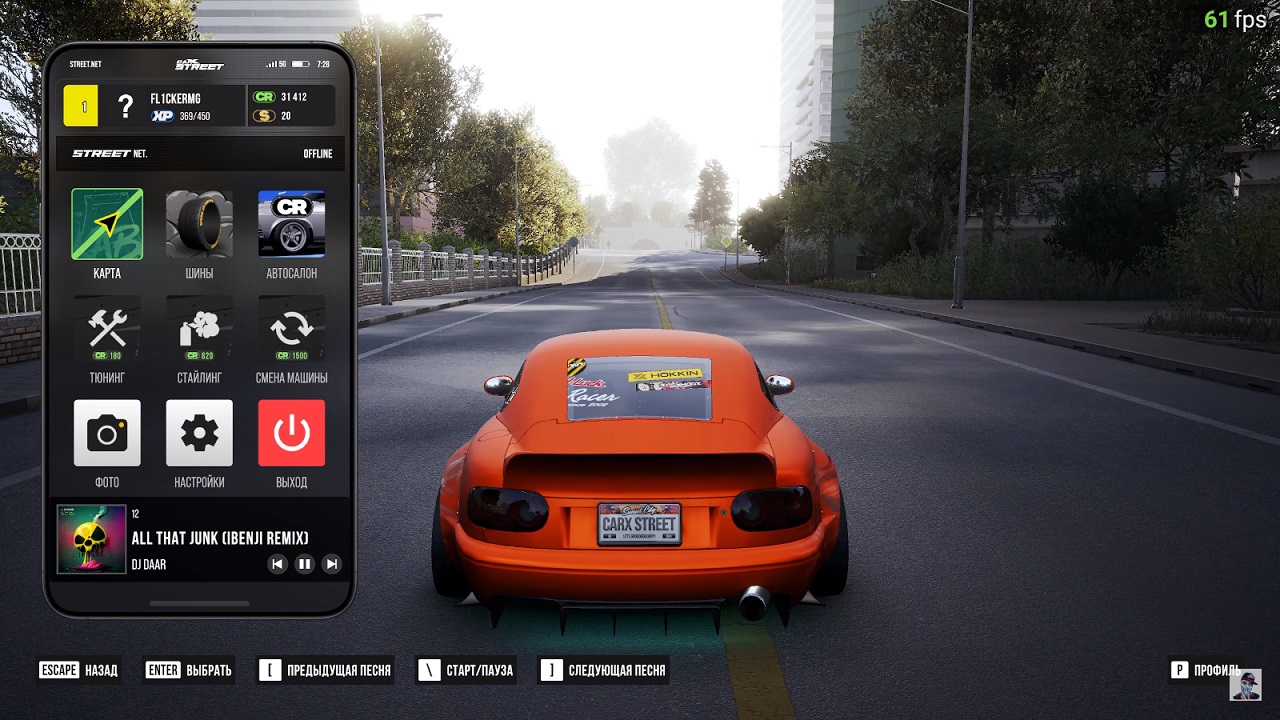Viewport: 1280px width, 720px height.
Task: Open the Карта map app
Action: [107, 225]
